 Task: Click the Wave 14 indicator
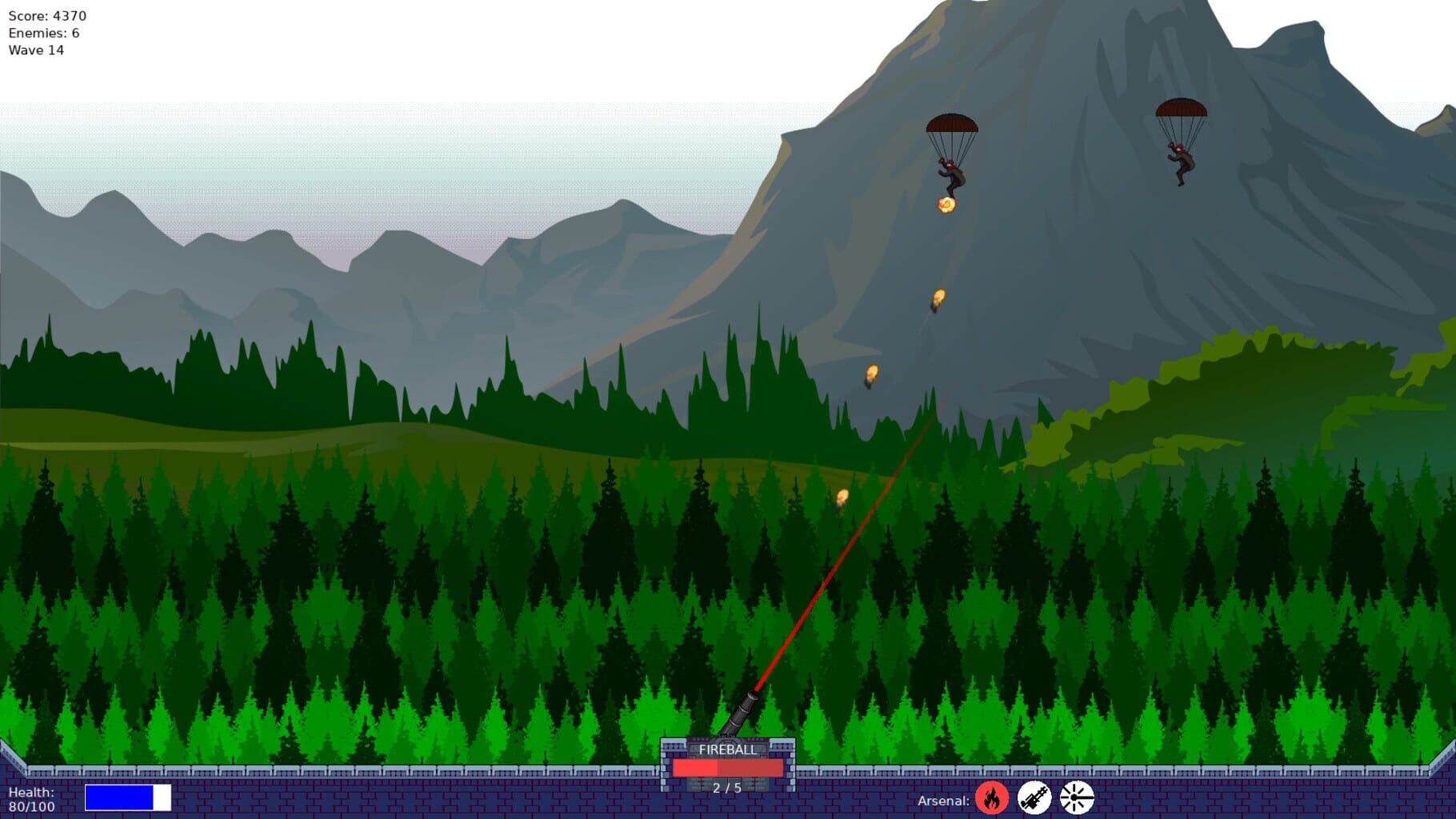point(35,51)
